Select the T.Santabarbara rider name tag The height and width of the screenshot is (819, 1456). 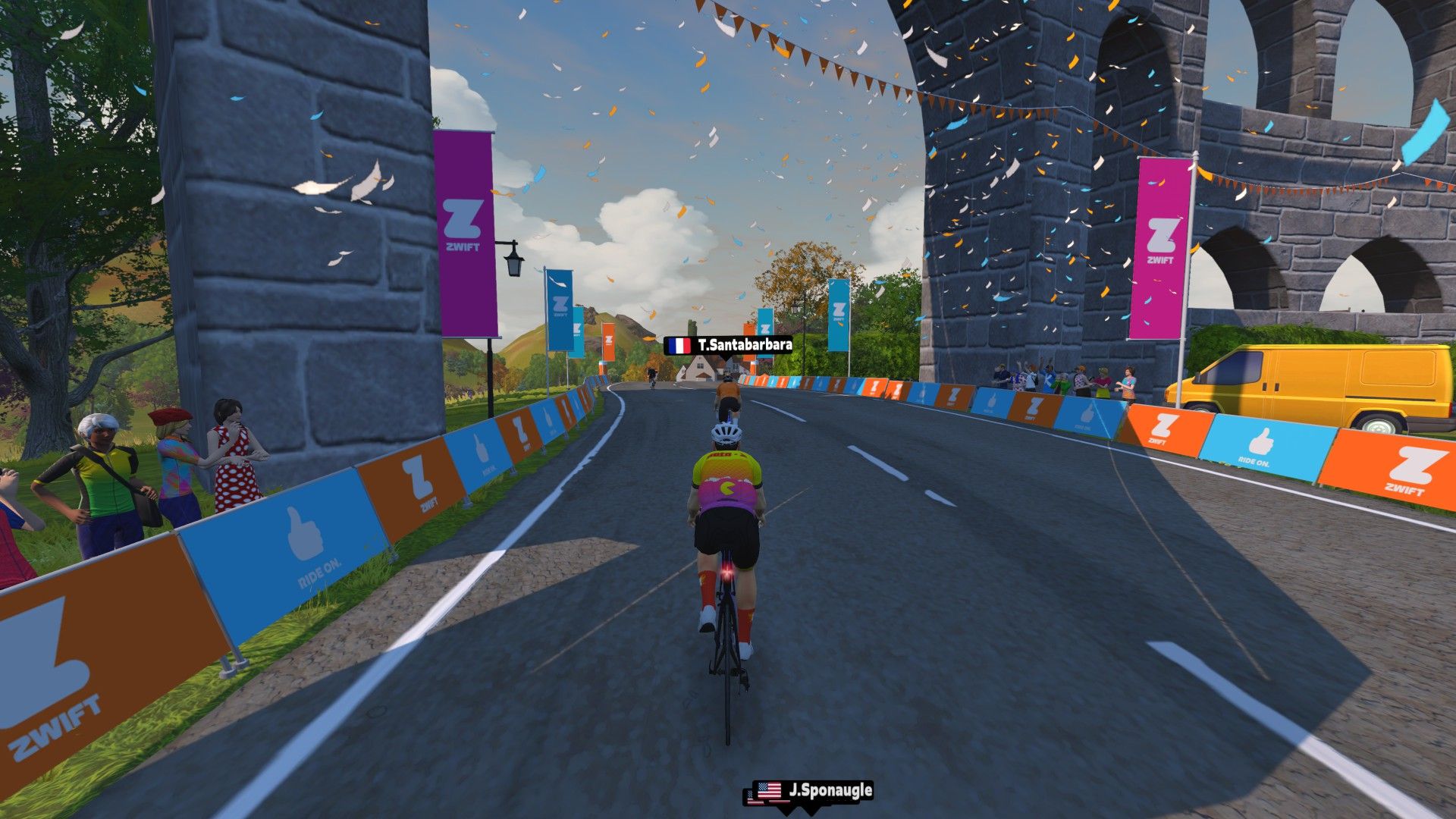pyautogui.click(x=730, y=346)
